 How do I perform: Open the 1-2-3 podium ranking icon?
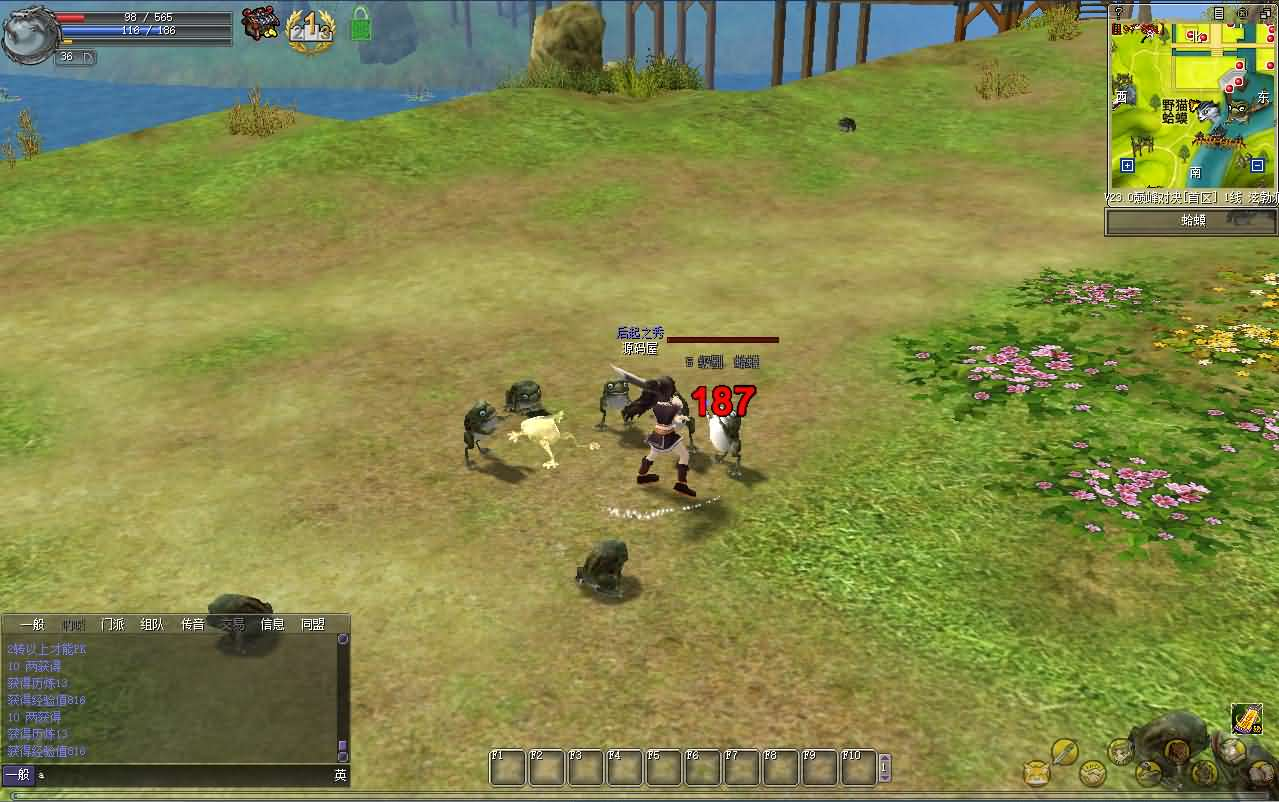click(310, 28)
